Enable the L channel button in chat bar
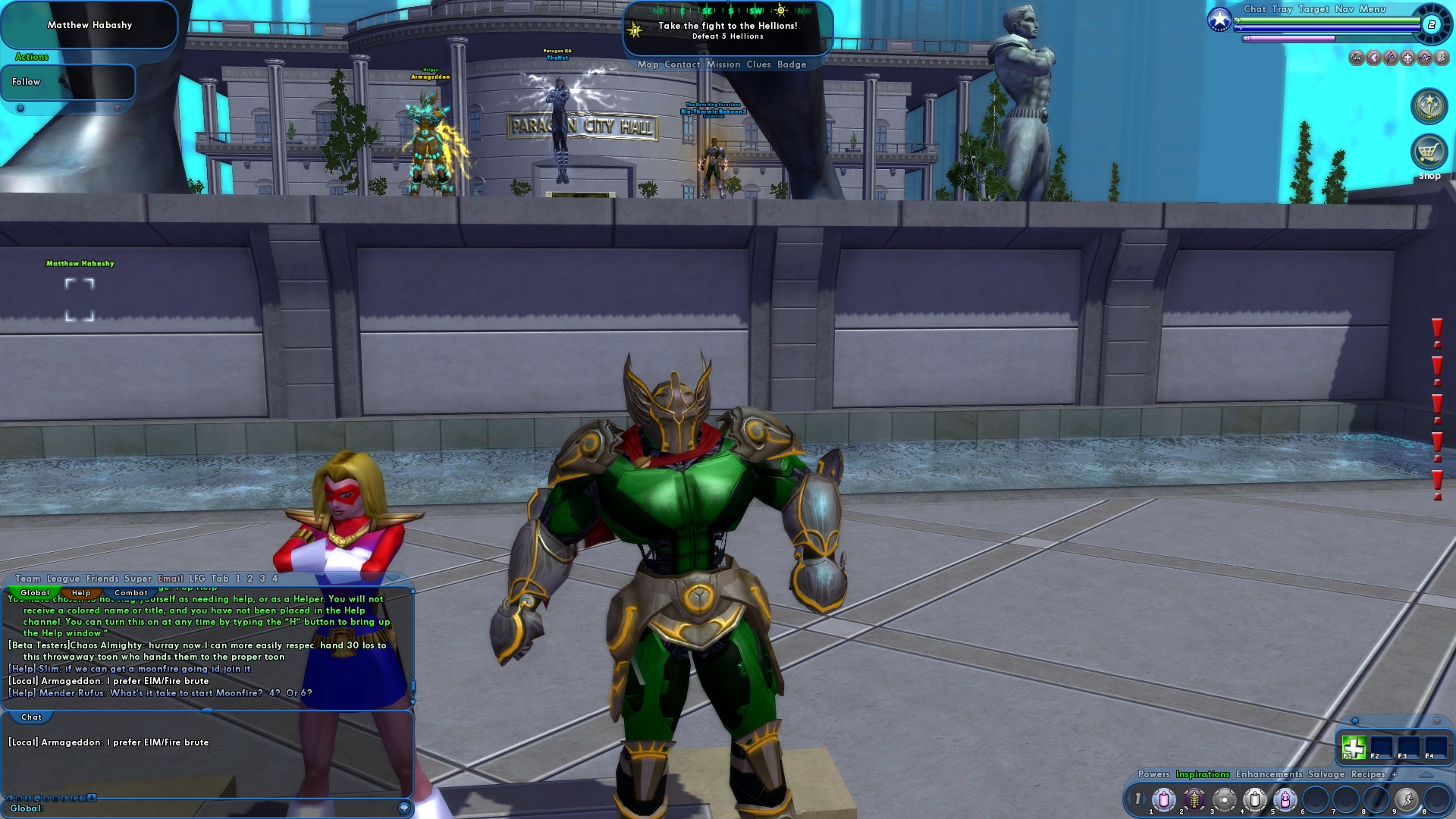The image size is (1456, 819). (10, 798)
